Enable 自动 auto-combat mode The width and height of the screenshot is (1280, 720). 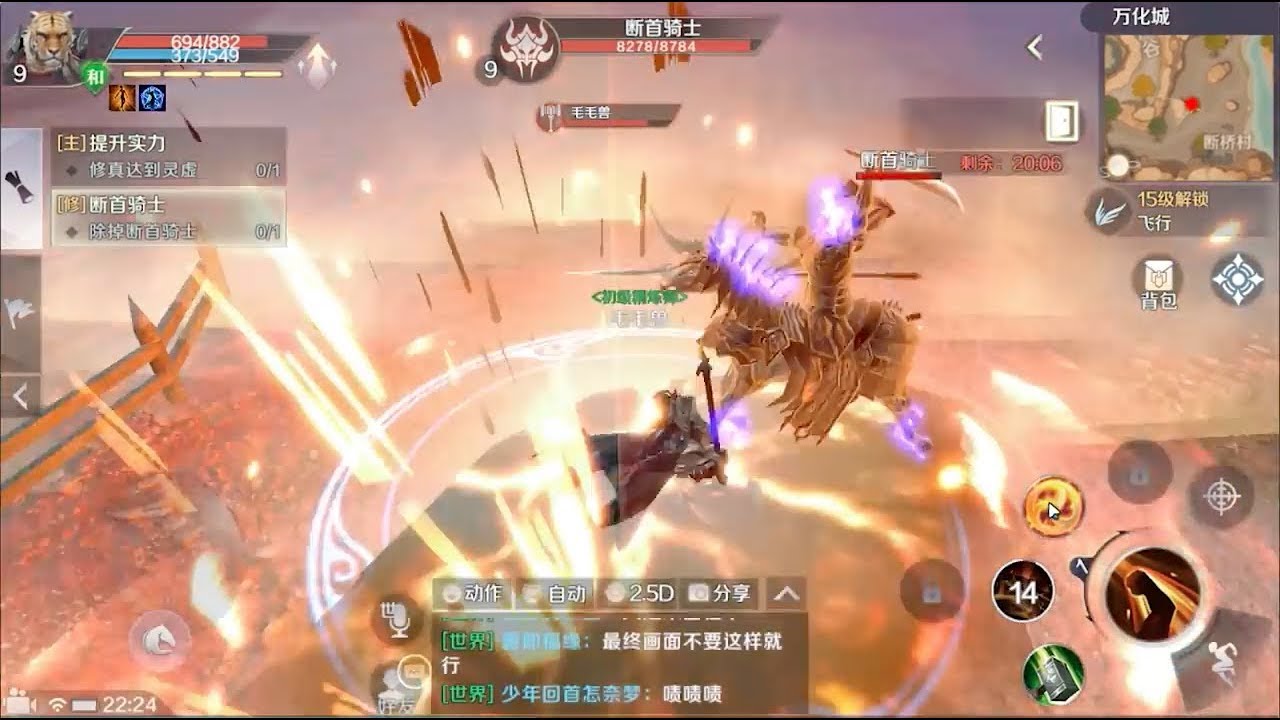(x=555, y=592)
